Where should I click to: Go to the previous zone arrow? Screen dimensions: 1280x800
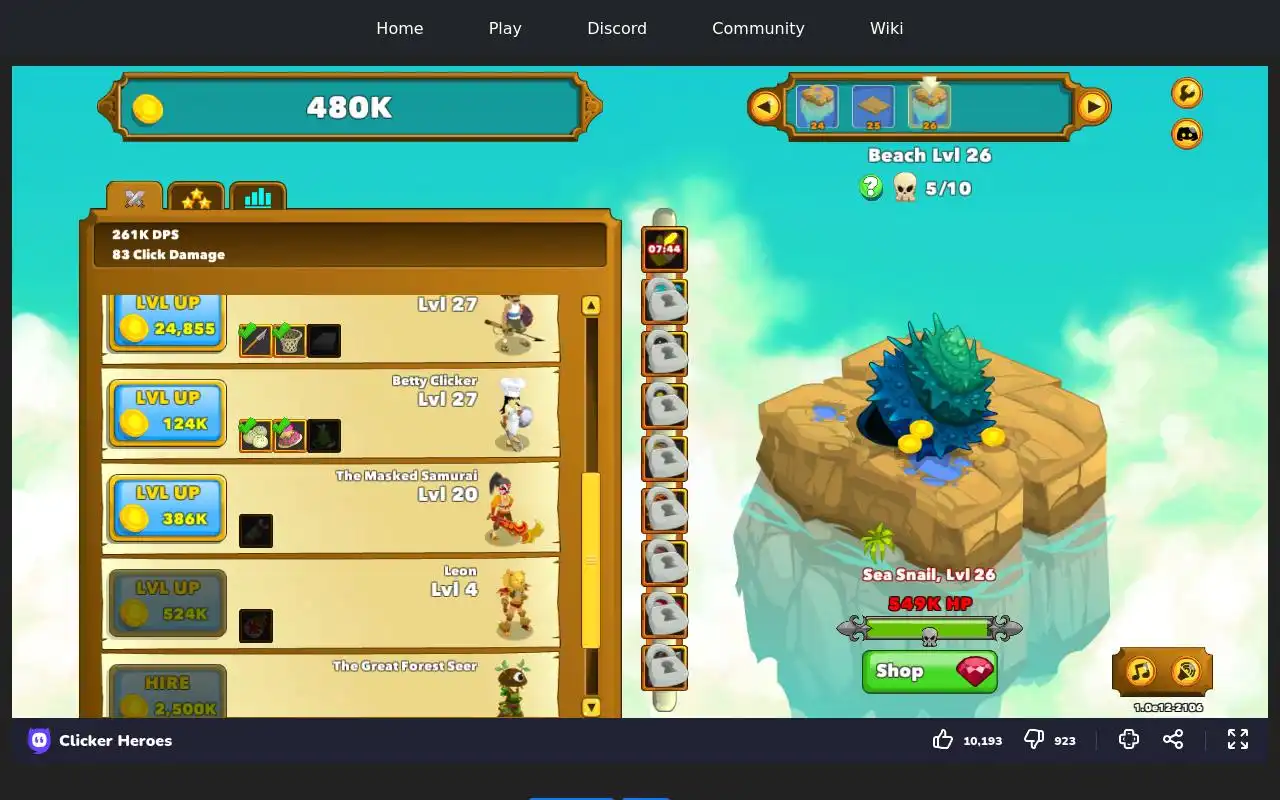[x=765, y=106]
